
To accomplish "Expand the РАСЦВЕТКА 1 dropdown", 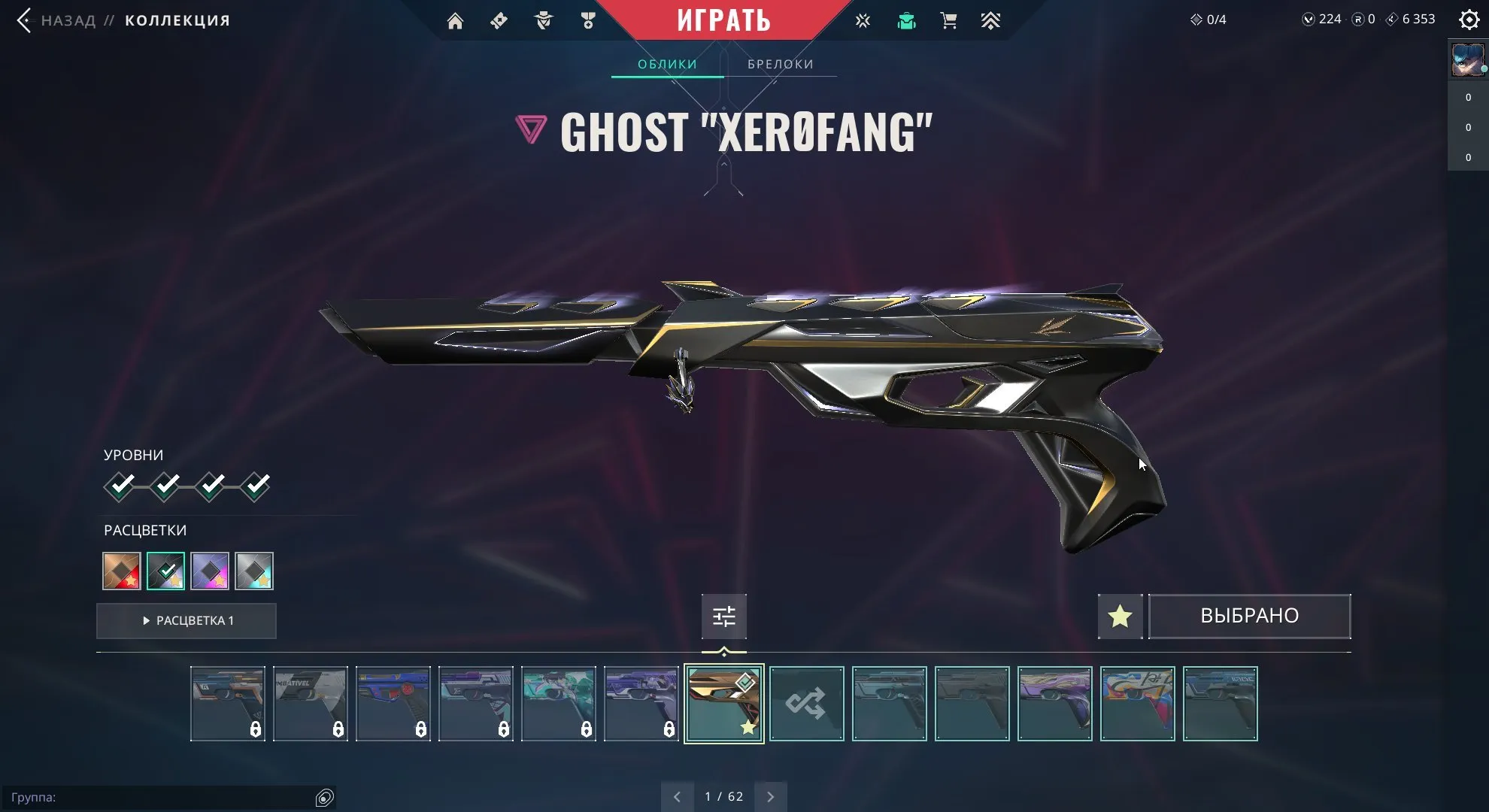I will [x=187, y=620].
